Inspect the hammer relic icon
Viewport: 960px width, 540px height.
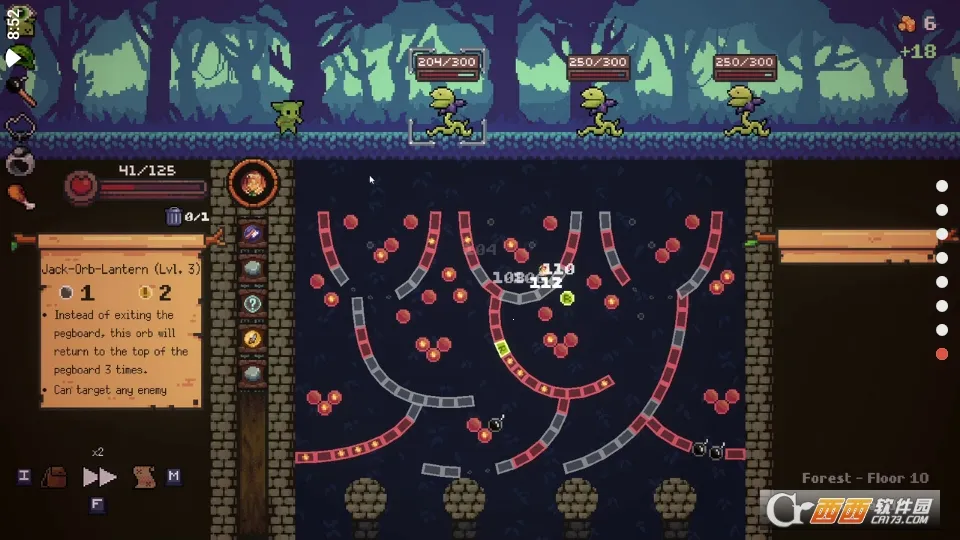(x=22, y=91)
